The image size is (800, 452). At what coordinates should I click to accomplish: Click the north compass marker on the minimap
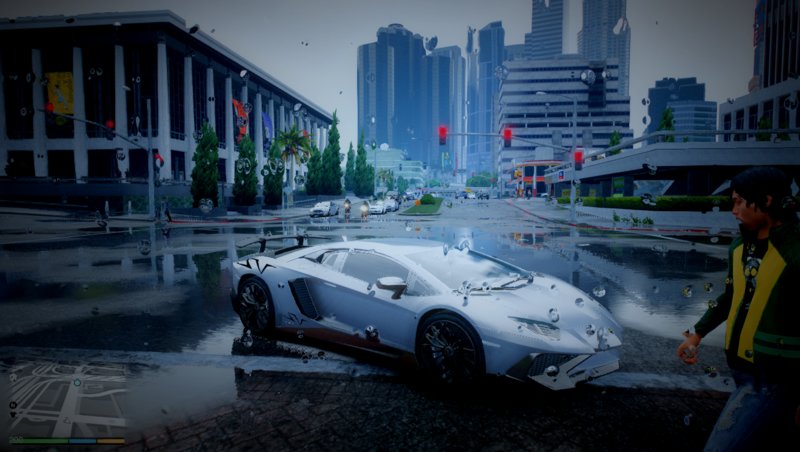point(14,405)
